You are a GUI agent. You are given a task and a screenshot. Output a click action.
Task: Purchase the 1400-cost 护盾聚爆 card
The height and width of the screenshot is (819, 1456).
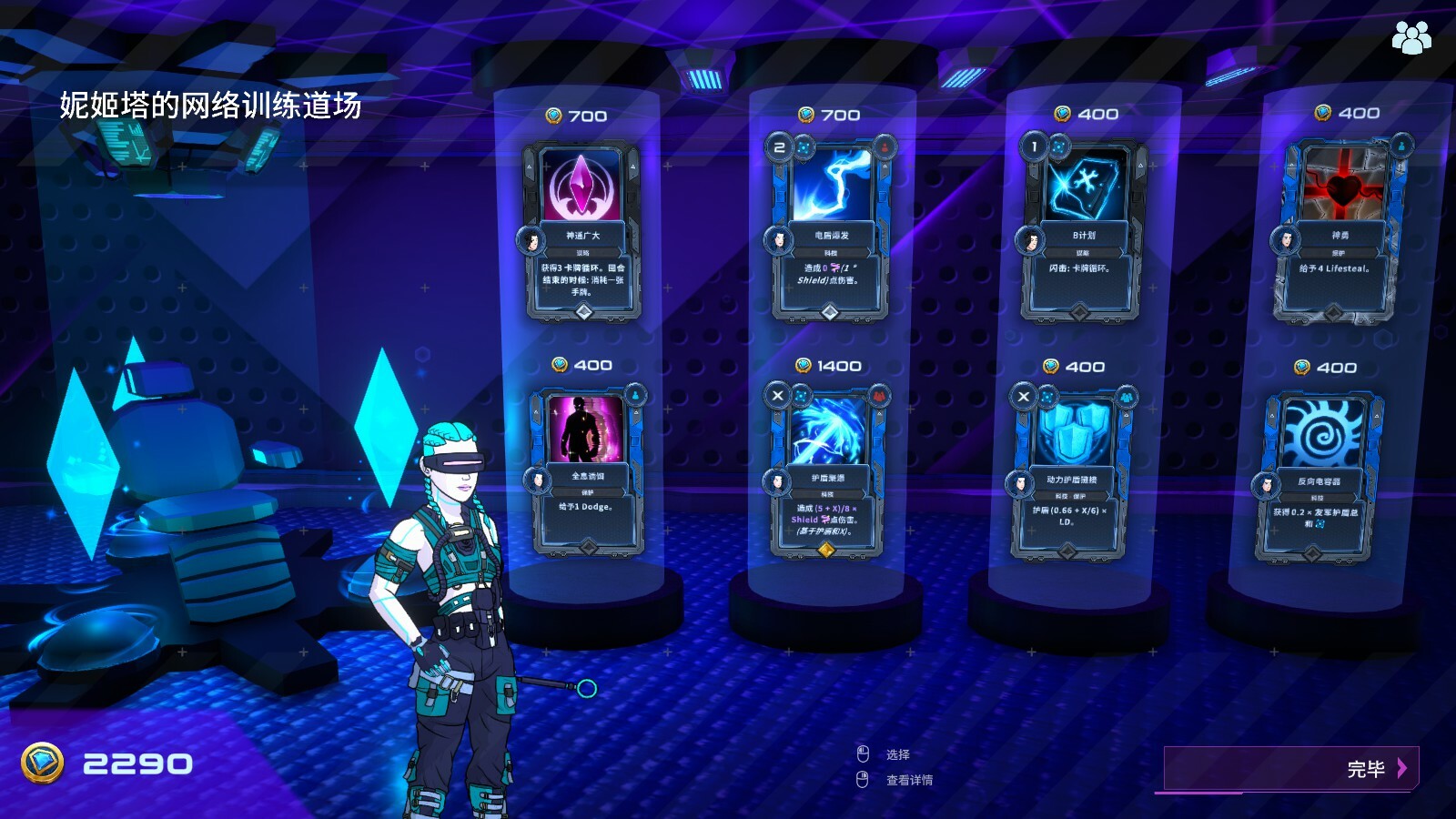pos(827,473)
